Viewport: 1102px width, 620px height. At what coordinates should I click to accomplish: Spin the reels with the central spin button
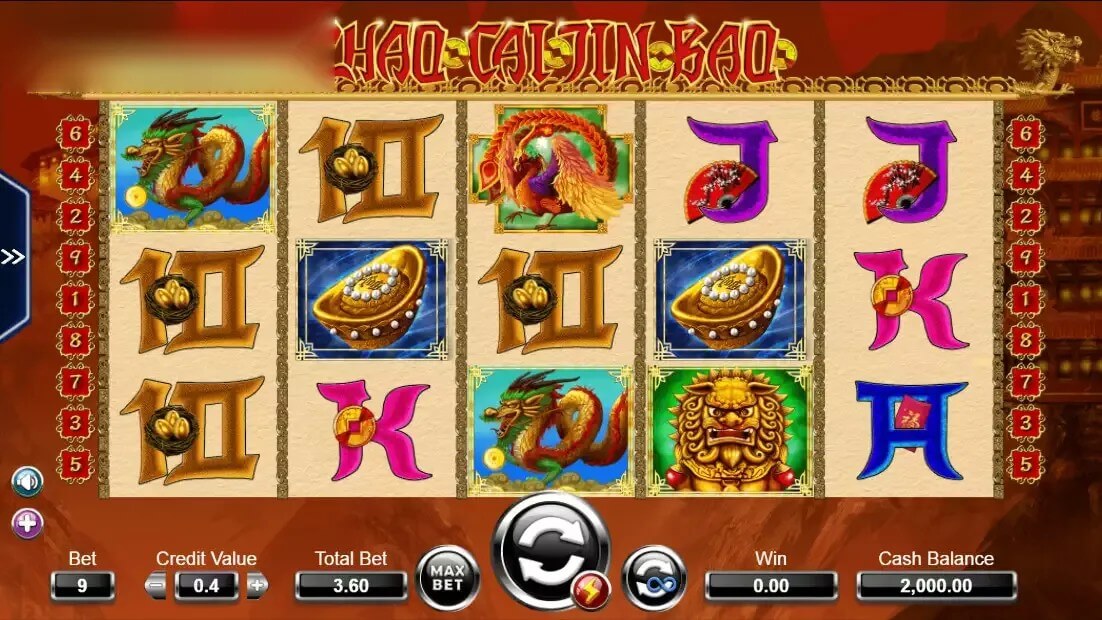point(549,551)
